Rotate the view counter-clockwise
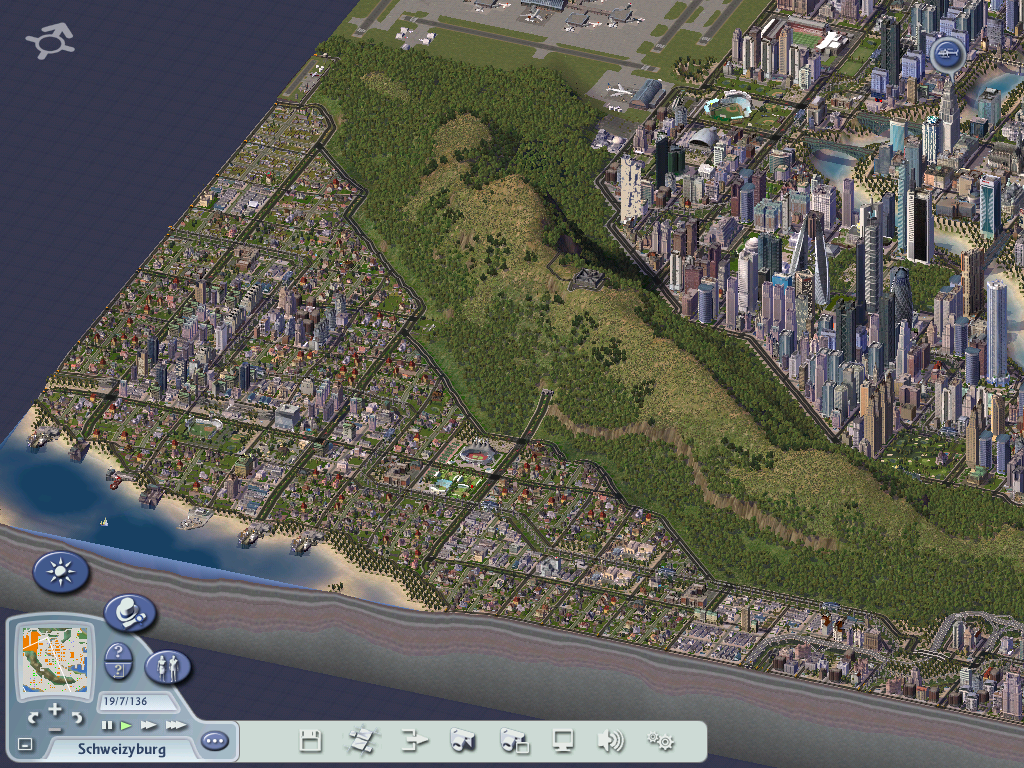1024x768 pixels. coord(34,717)
